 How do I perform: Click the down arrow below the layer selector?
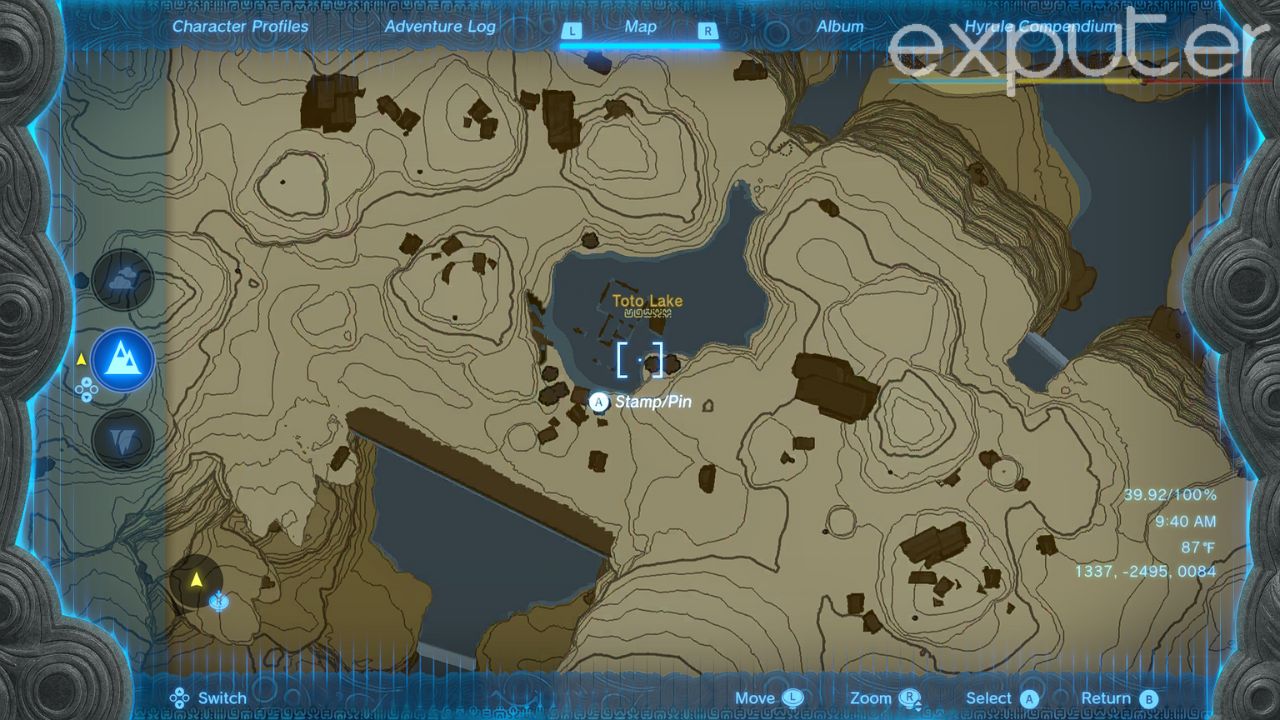coord(87,396)
